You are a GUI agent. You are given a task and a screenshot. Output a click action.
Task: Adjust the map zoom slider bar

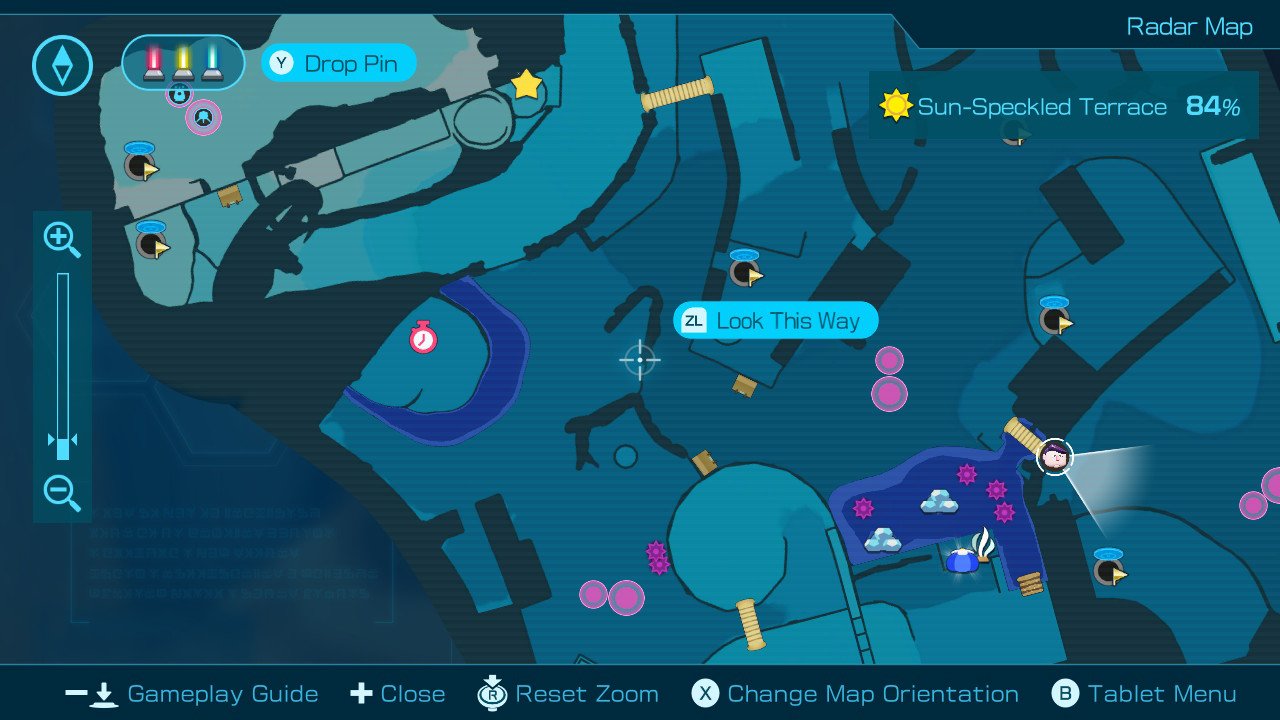pyautogui.click(x=62, y=365)
